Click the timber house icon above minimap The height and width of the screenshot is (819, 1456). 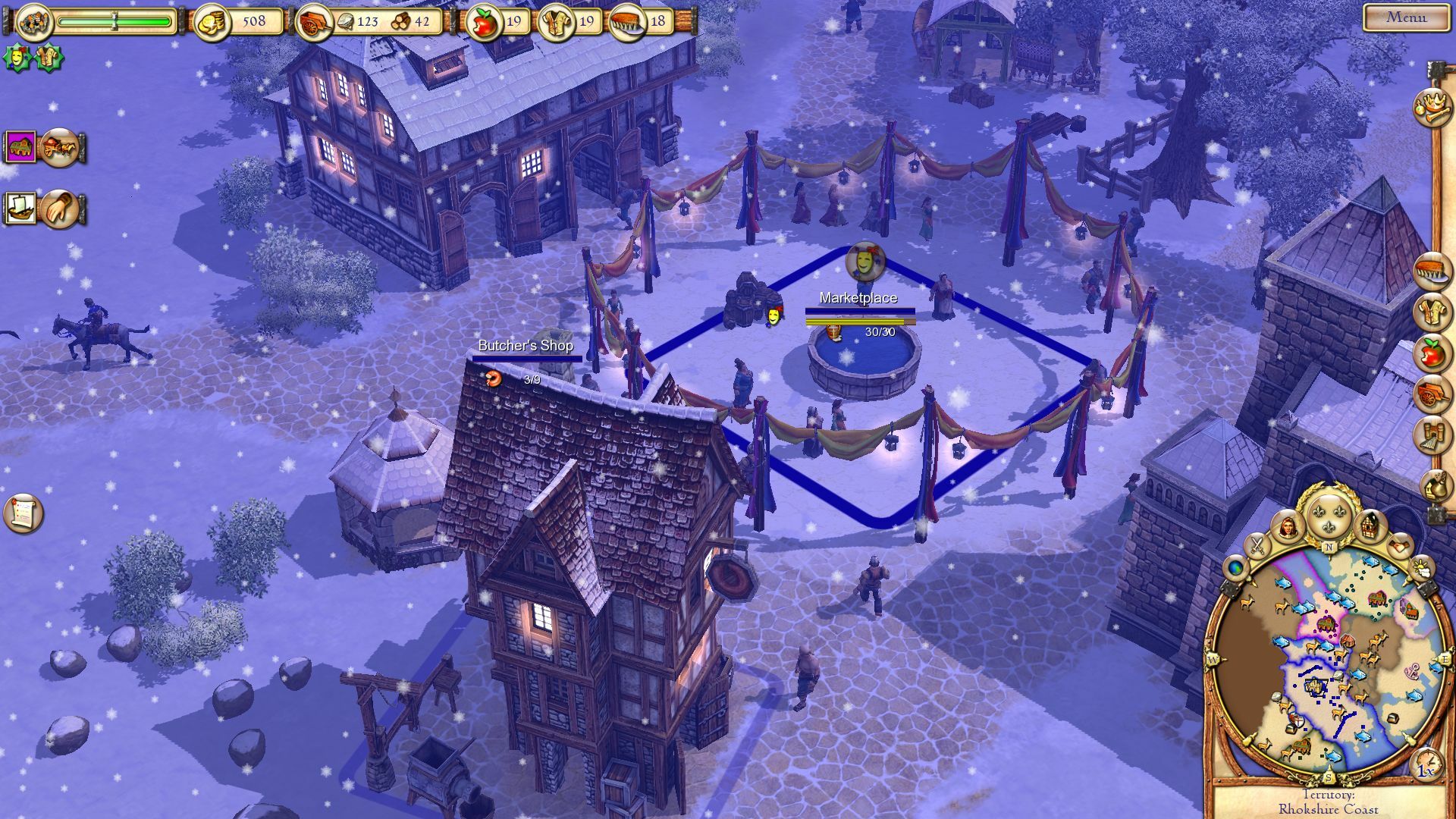point(1370,525)
